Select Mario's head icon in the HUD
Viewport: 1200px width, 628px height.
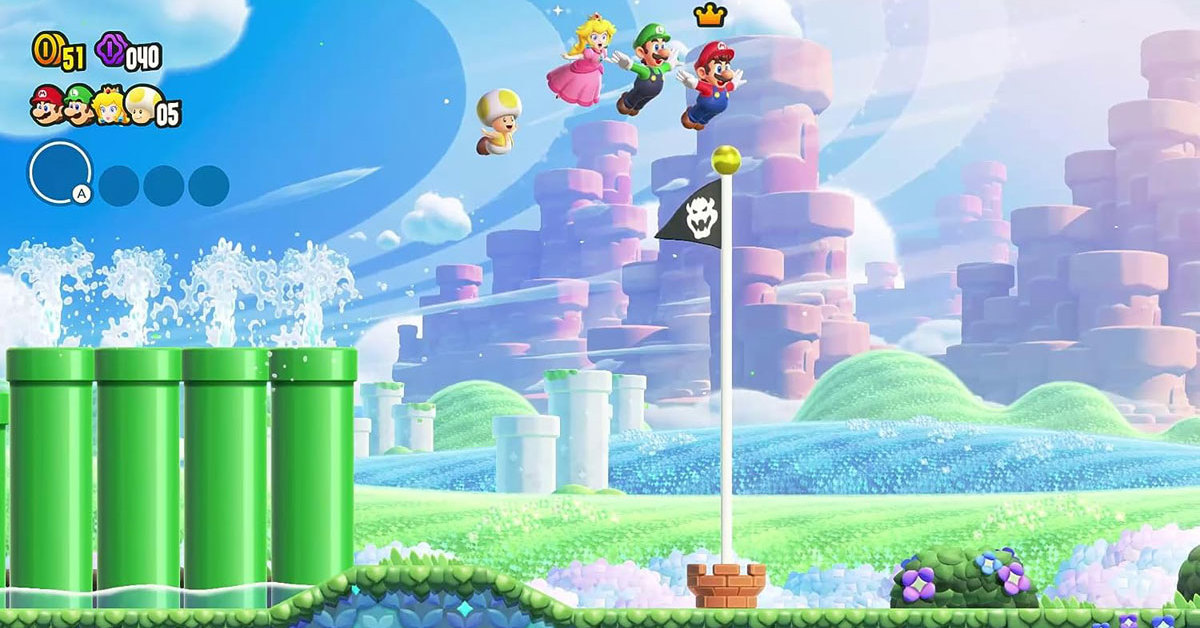(46, 103)
